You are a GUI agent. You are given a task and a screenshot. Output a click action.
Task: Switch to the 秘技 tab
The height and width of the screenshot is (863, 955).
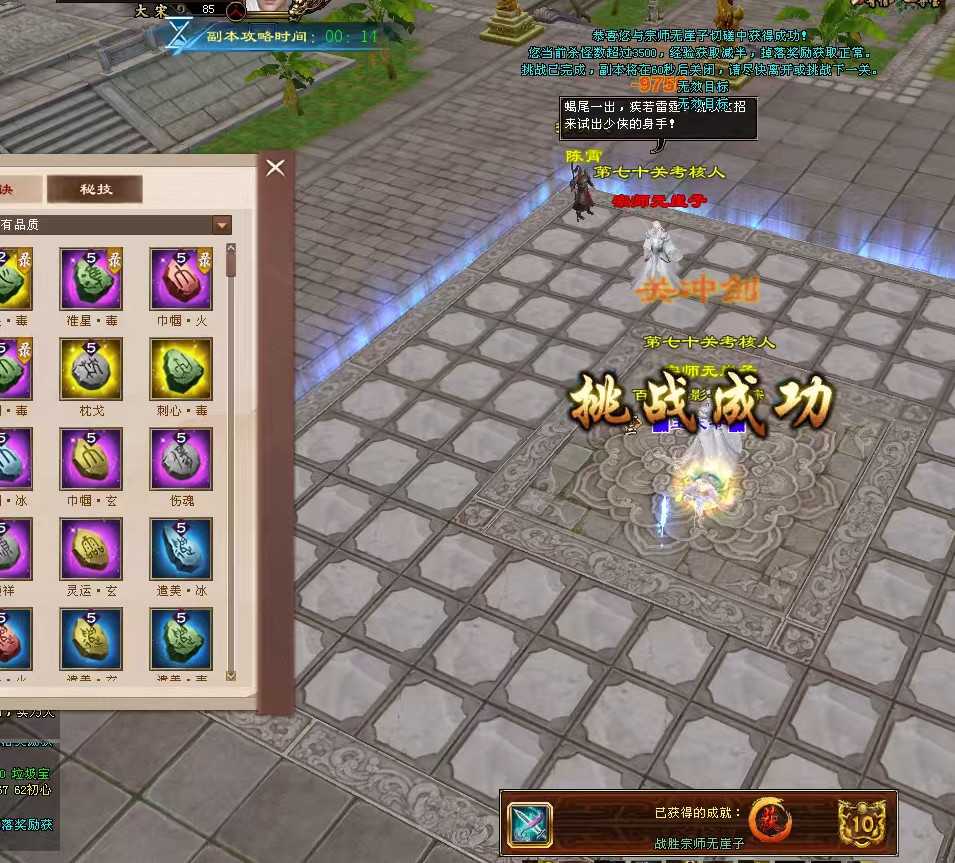96,190
